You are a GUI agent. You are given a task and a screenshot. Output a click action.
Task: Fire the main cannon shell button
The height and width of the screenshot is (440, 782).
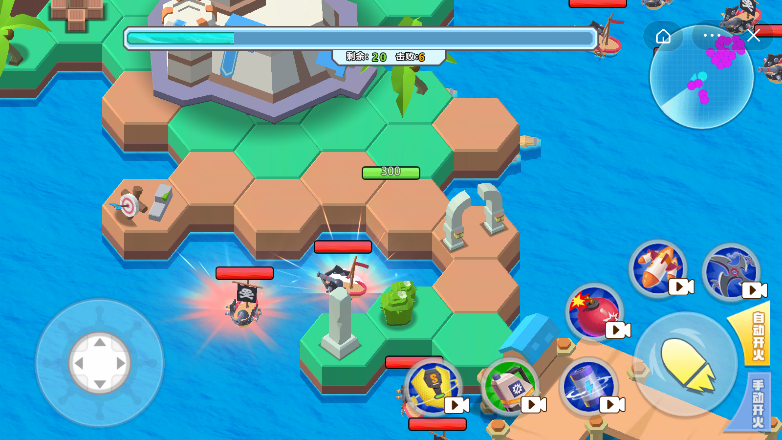click(x=685, y=364)
